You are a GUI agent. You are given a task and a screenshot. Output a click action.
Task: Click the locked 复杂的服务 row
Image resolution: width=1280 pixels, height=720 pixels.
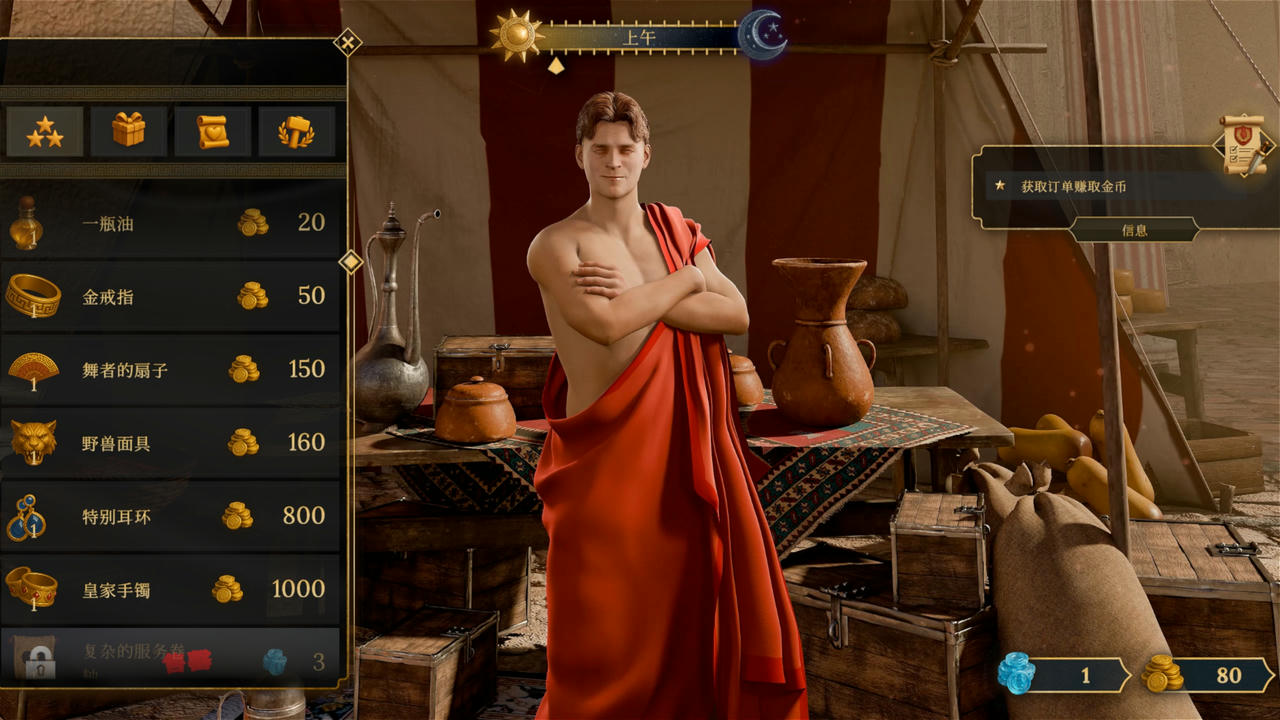[170, 656]
